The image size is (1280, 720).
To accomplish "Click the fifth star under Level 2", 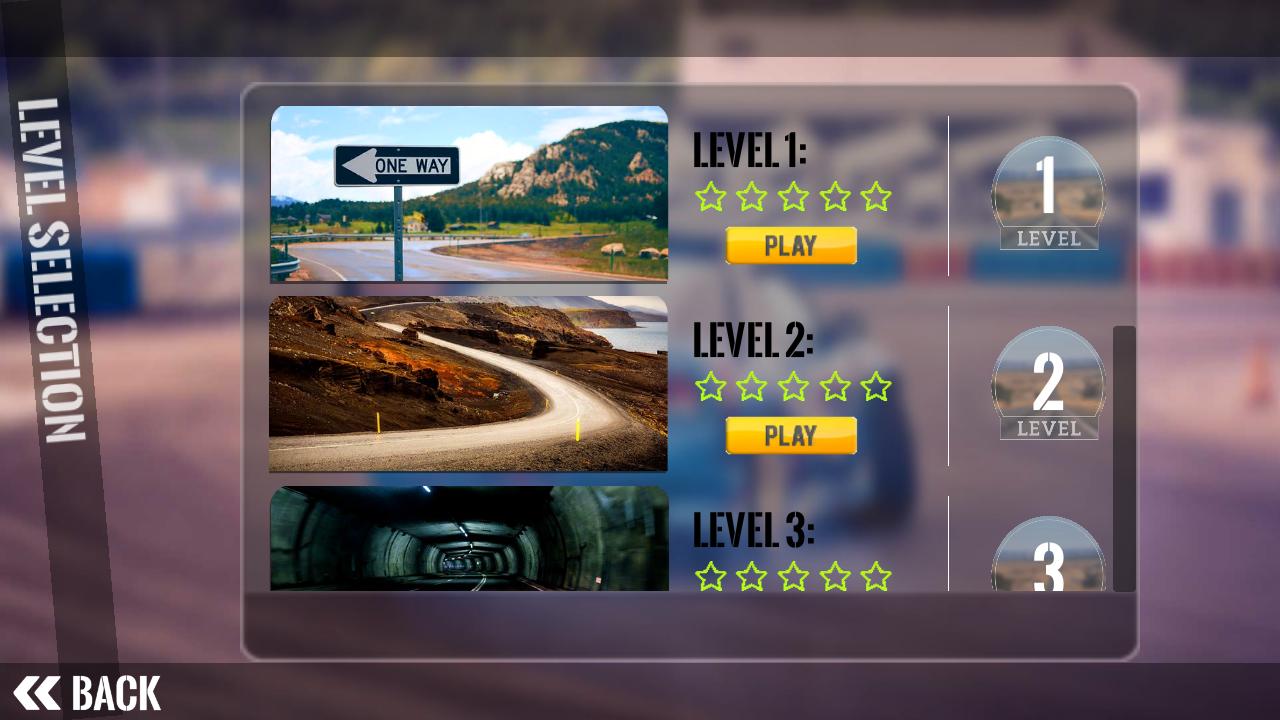I will pos(876,388).
